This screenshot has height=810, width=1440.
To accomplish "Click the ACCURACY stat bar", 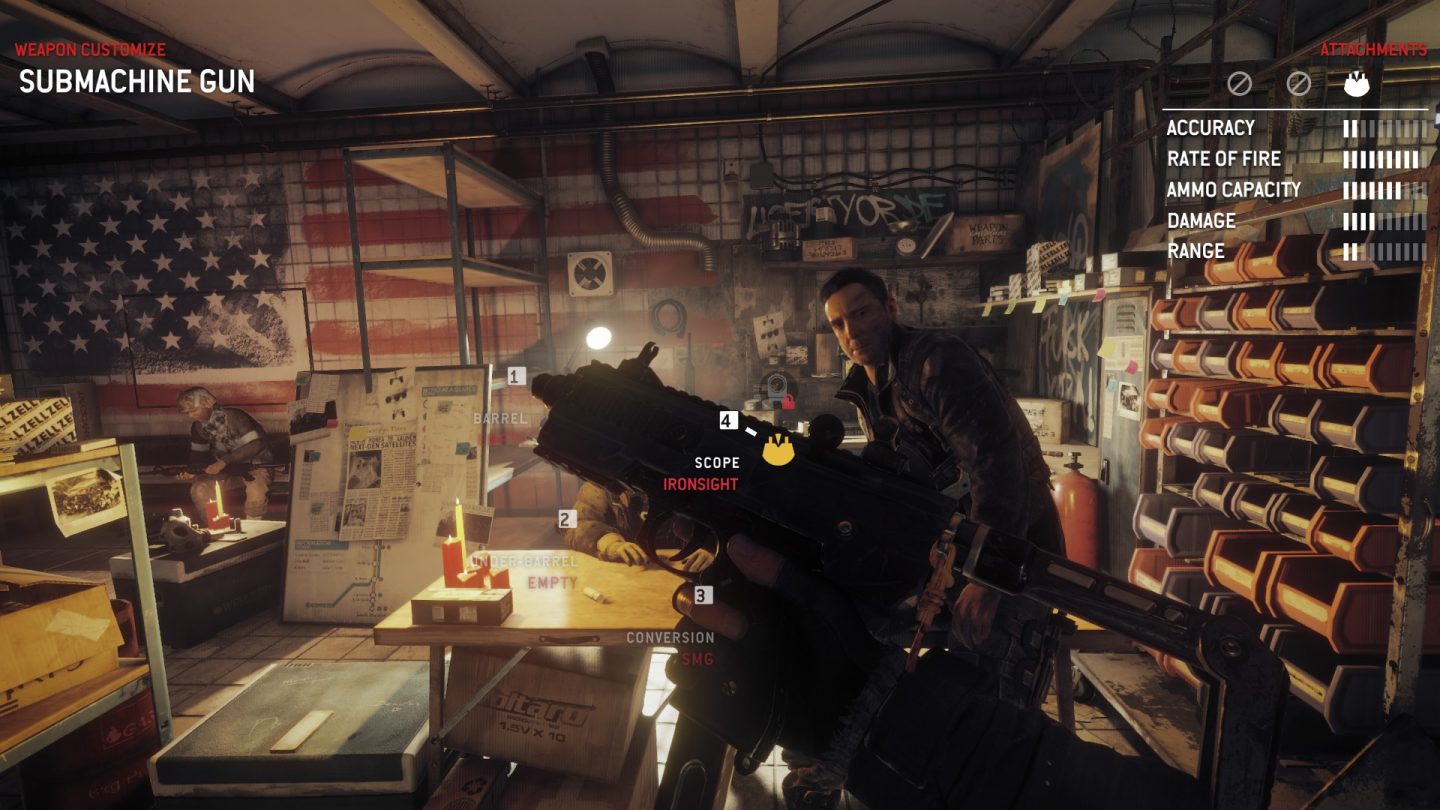I will click(1384, 128).
